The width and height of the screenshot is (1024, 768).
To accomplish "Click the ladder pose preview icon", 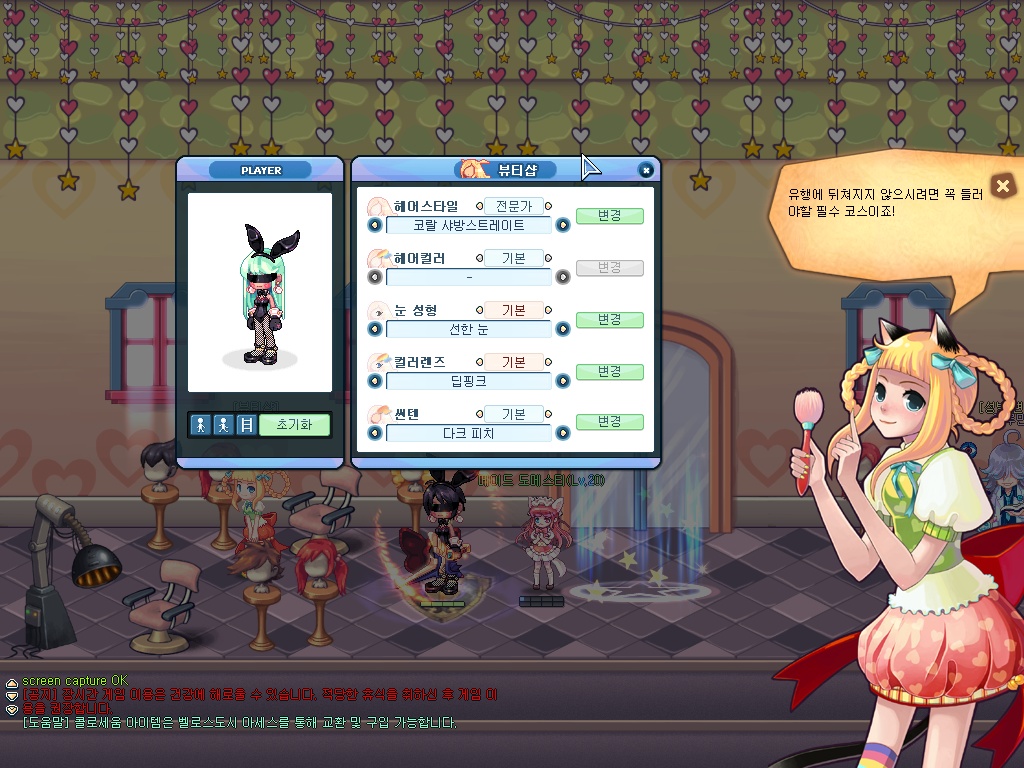I will click(x=245, y=425).
